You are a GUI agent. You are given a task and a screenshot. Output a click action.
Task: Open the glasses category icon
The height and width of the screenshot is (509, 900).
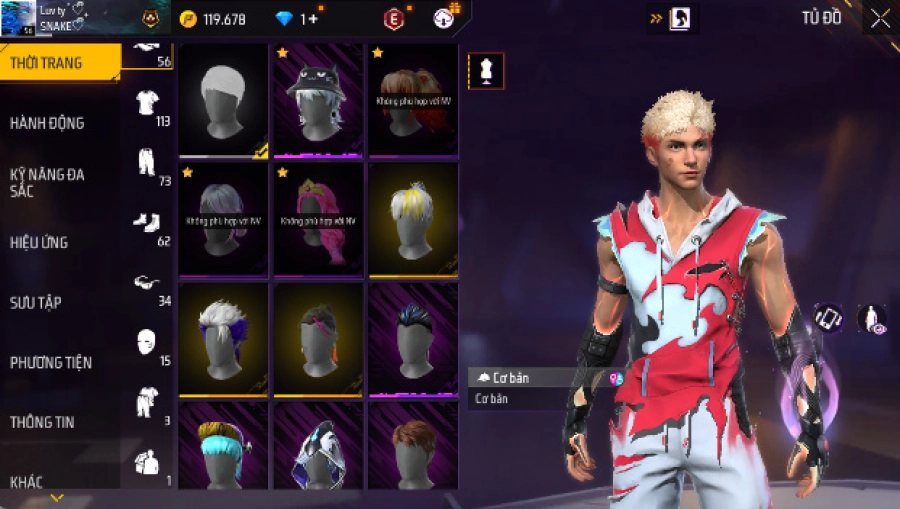[148, 283]
